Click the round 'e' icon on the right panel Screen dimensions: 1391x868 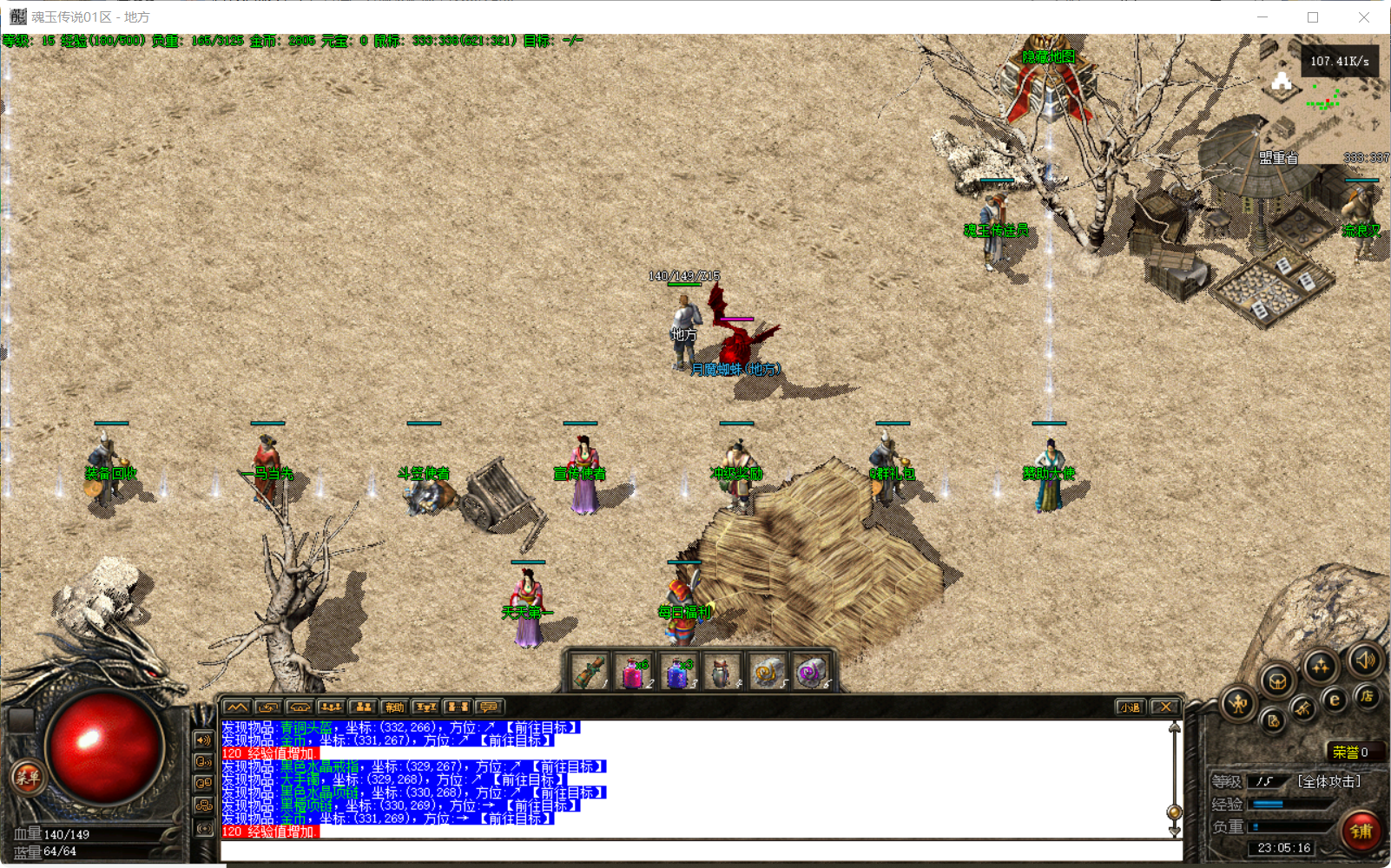(1334, 700)
